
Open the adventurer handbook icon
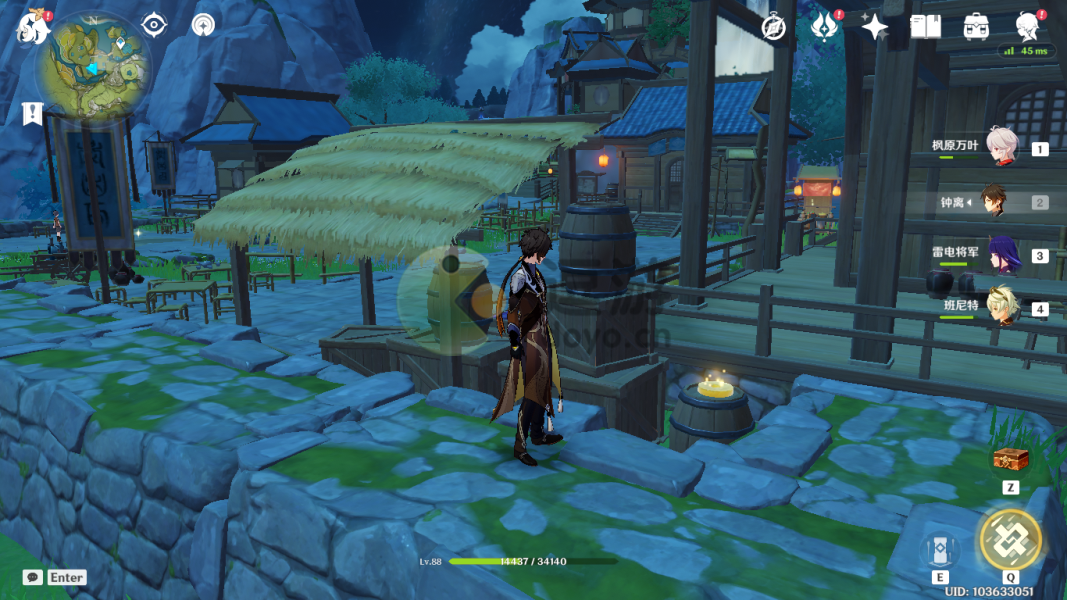pos(926,27)
